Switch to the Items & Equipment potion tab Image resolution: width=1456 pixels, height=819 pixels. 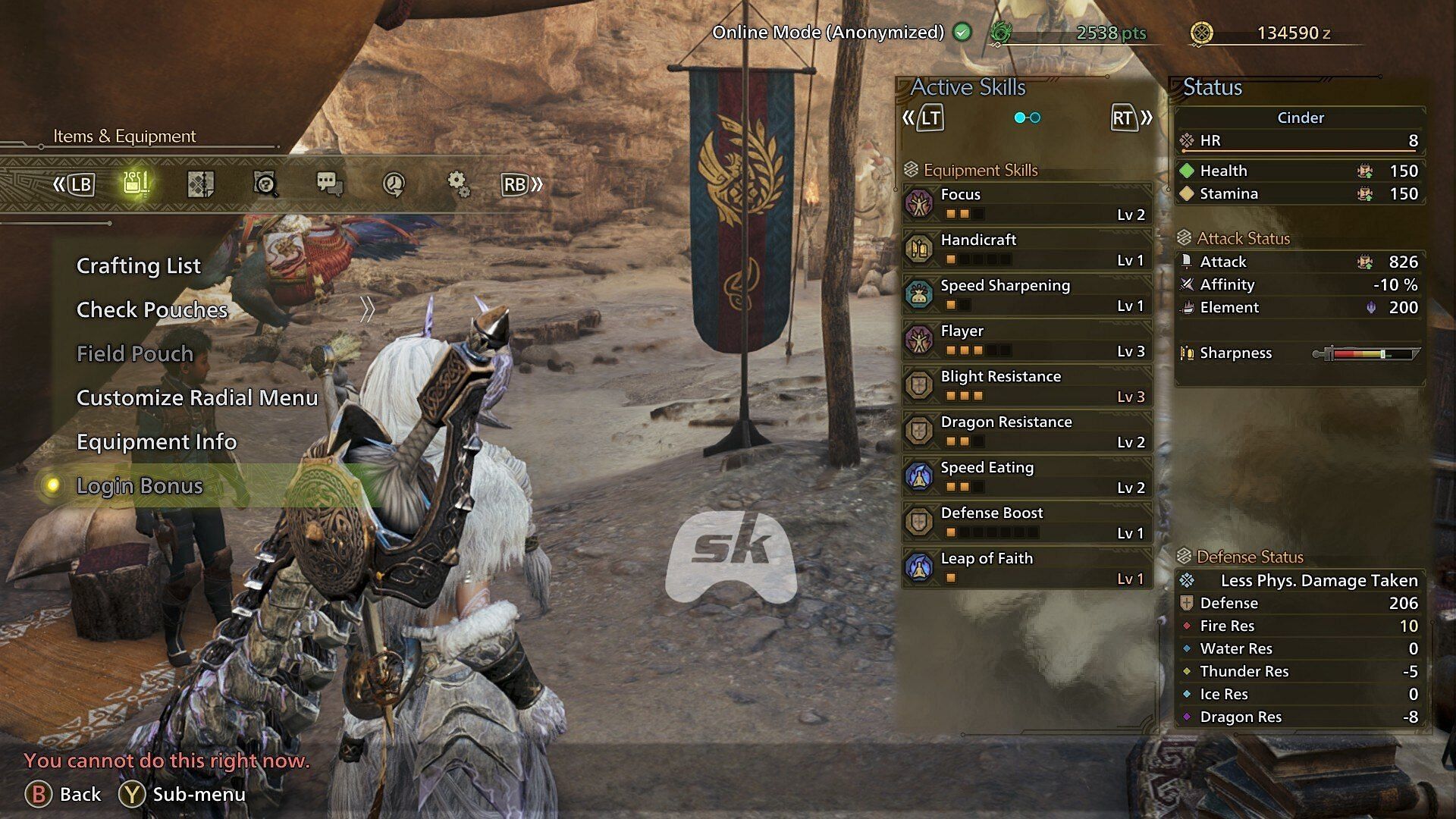(x=136, y=184)
